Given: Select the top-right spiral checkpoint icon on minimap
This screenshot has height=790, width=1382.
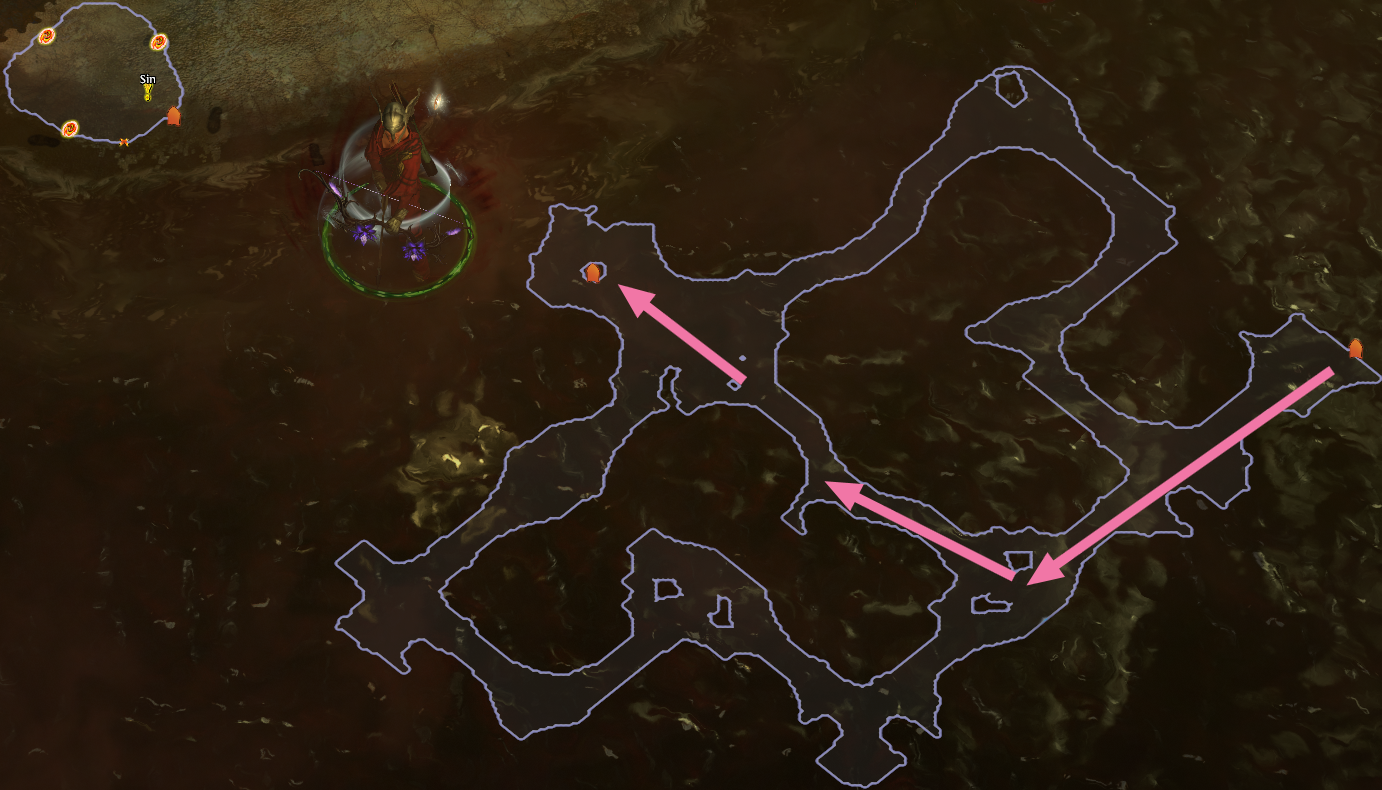Looking at the screenshot, I should click(x=157, y=42).
